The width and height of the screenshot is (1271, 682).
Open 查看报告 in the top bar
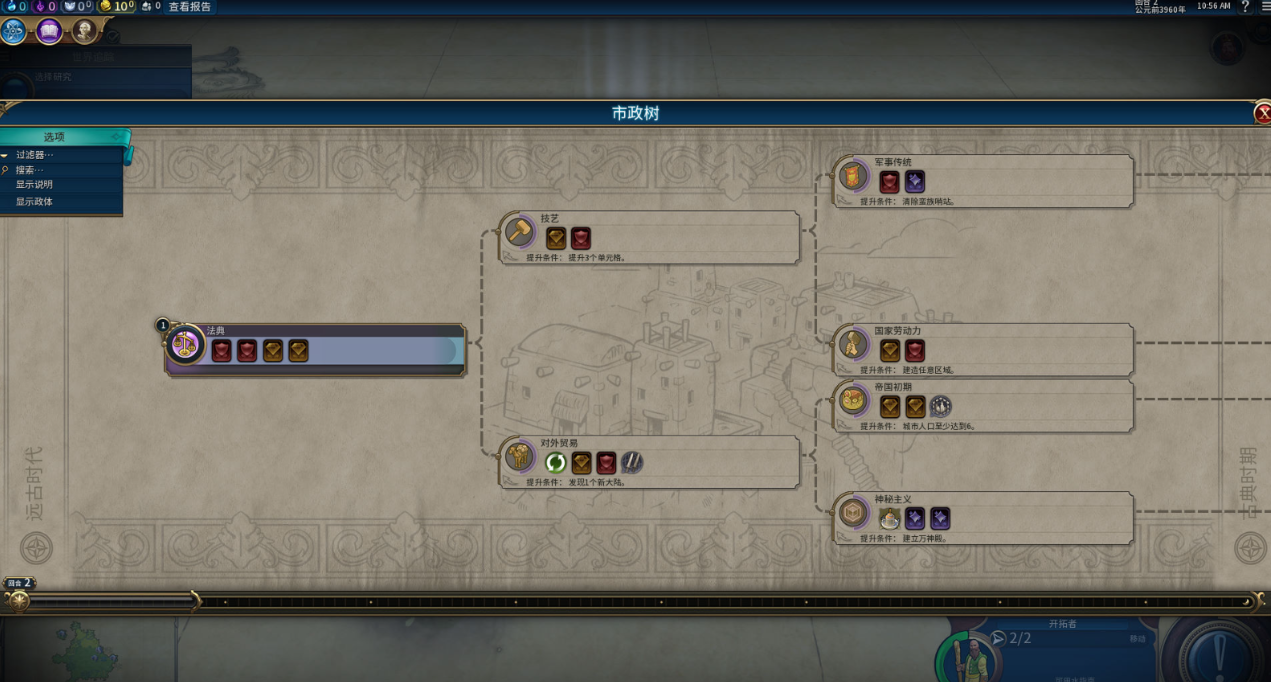click(x=190, y=7)
